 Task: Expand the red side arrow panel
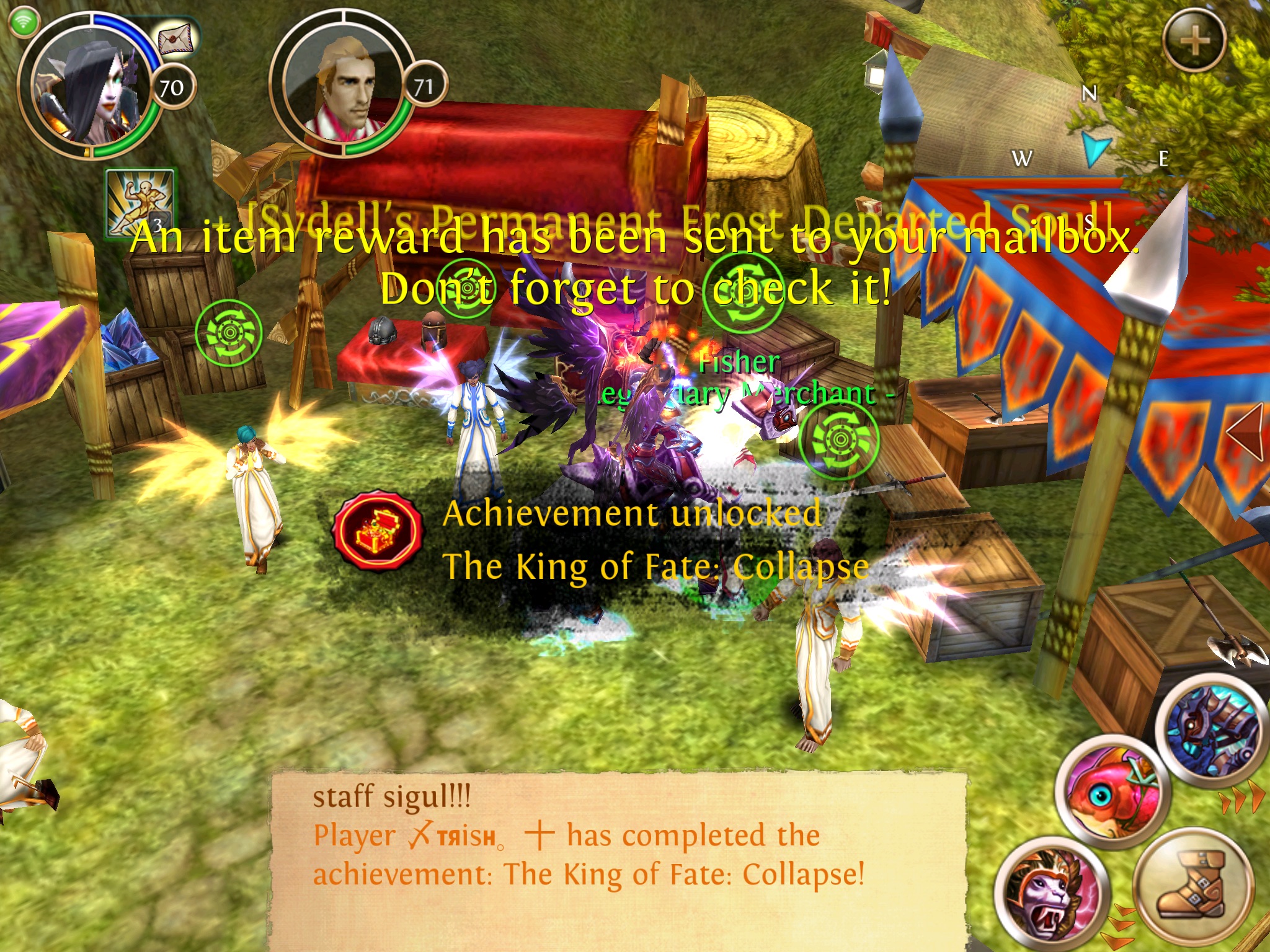[x=1246, y=432]
